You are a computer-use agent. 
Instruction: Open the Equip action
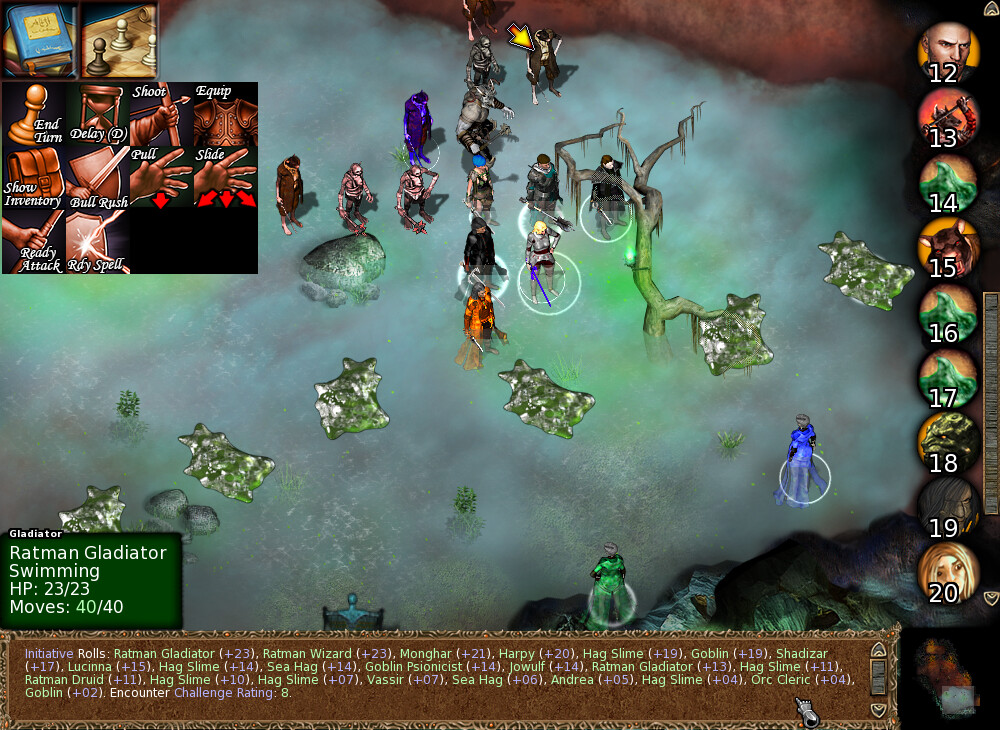224,114
